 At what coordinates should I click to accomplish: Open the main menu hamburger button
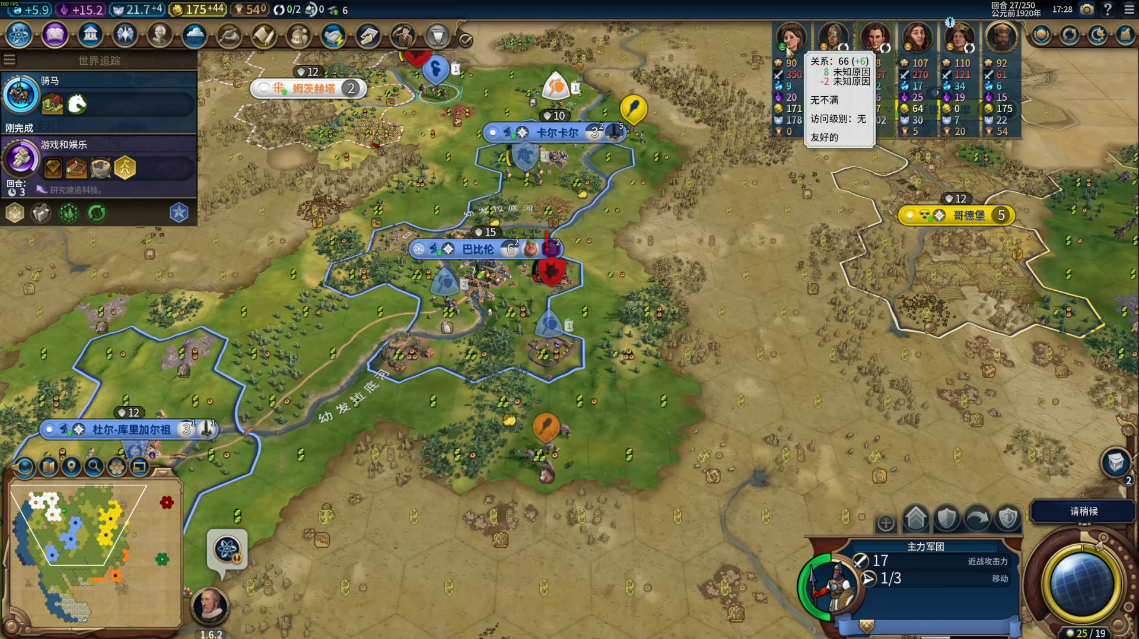tap(1128, 9)
